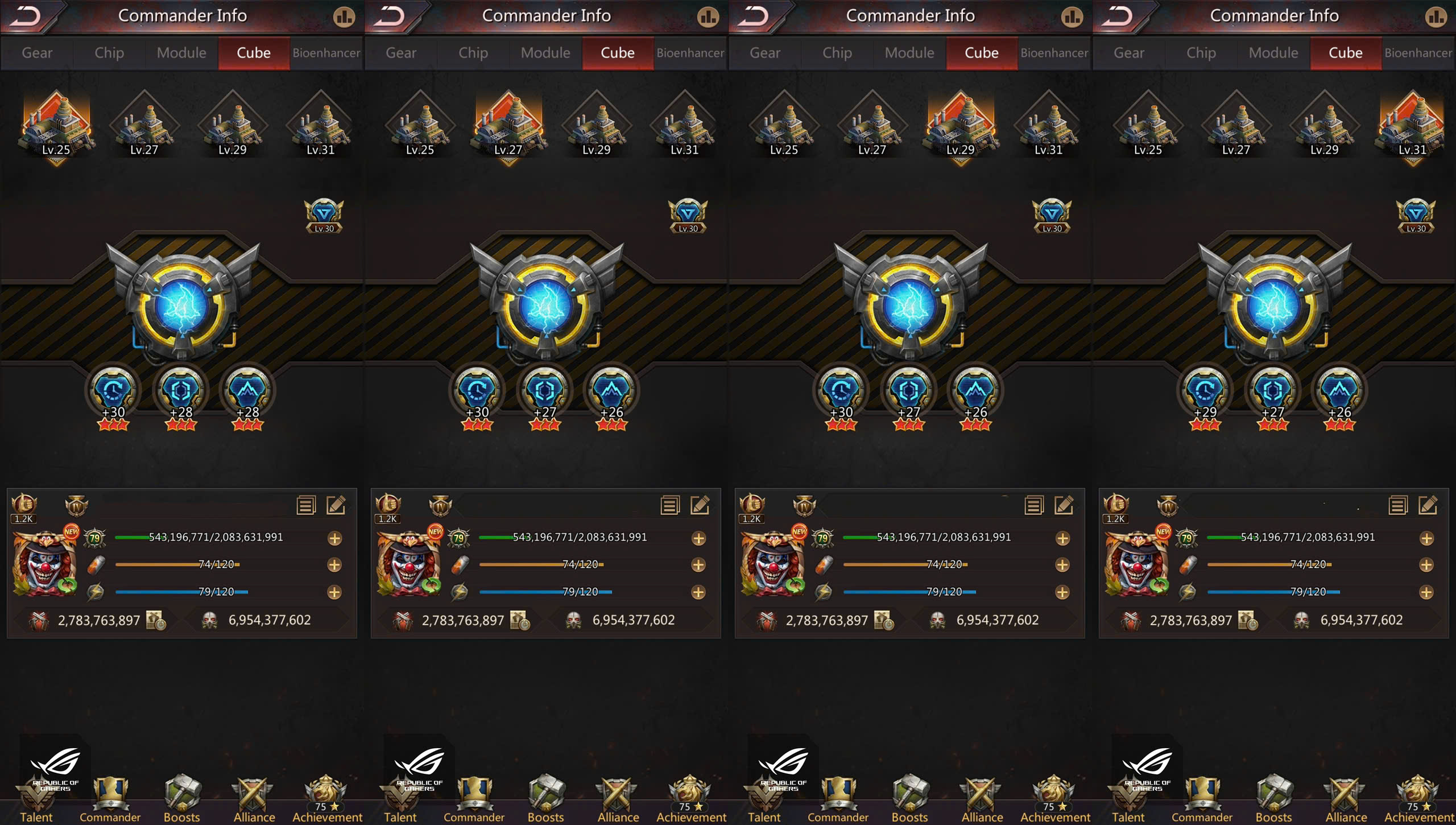
Task: Open Boosts menu in Lv.31-highlighted panel
Action: point(1273,799)
